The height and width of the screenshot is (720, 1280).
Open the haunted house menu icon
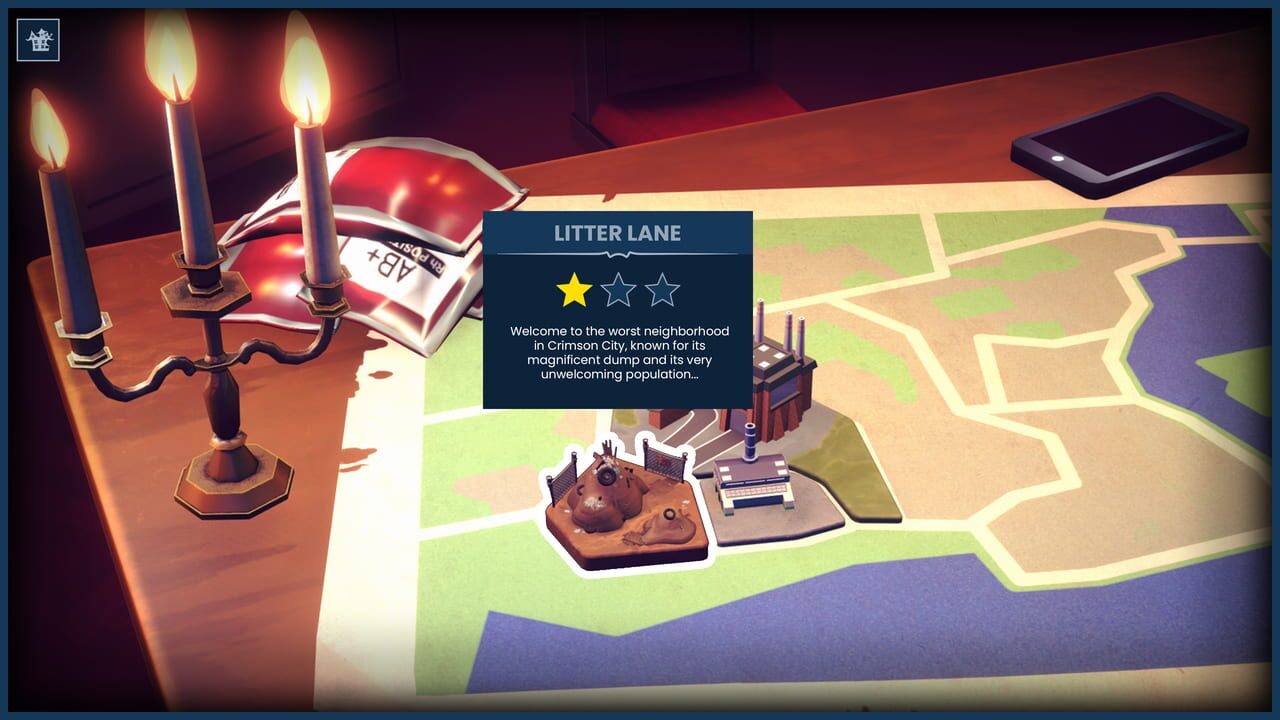point(38,41)
